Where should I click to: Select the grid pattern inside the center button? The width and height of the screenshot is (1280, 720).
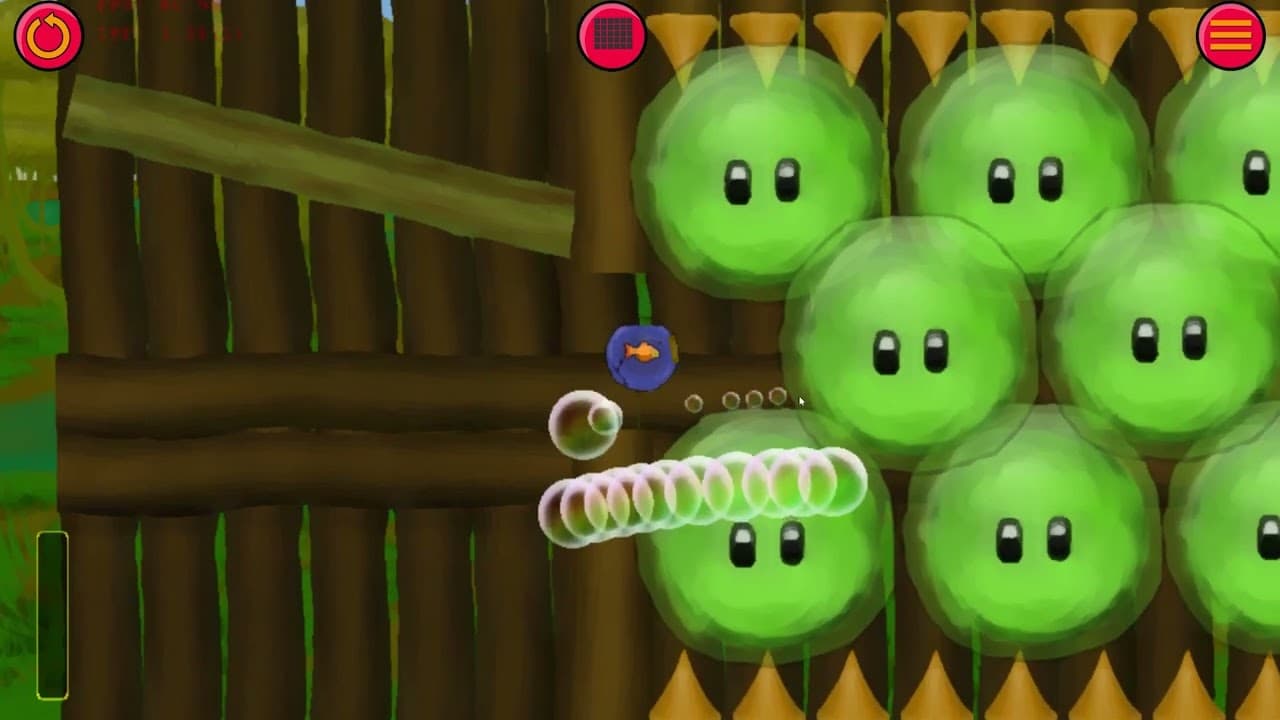[614, 33]
